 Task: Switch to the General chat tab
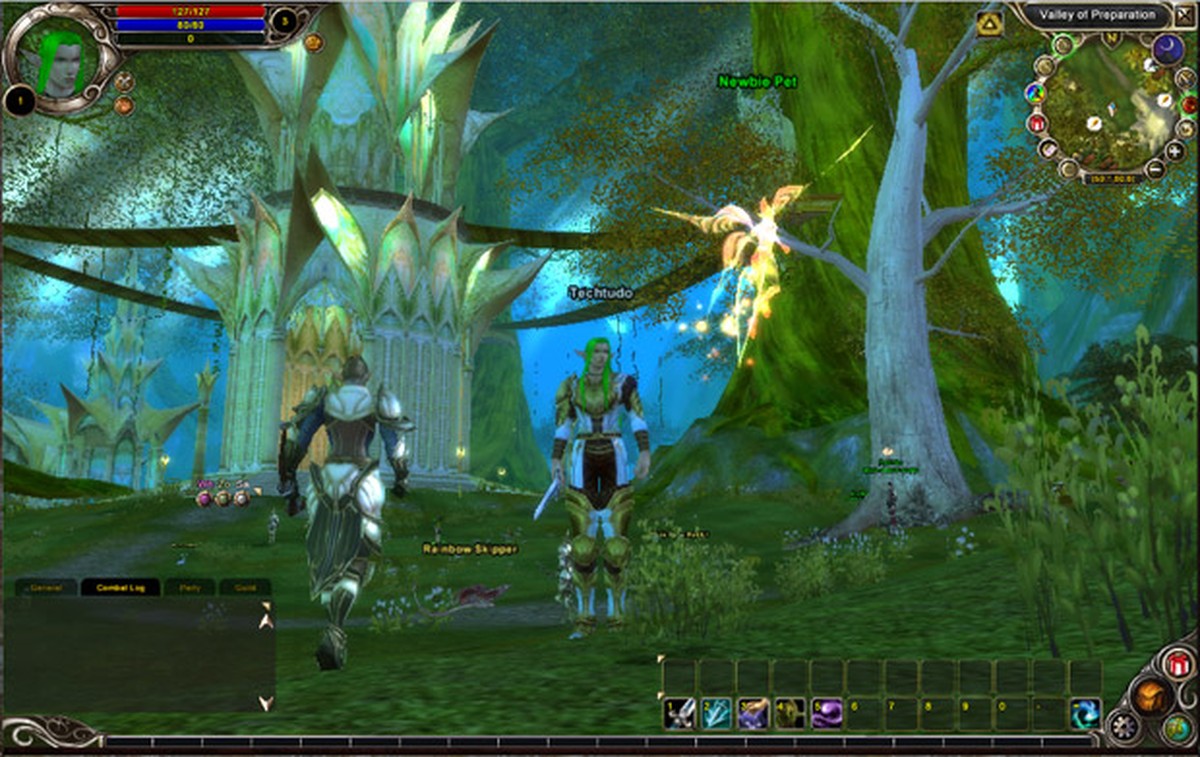coord(47,587)
